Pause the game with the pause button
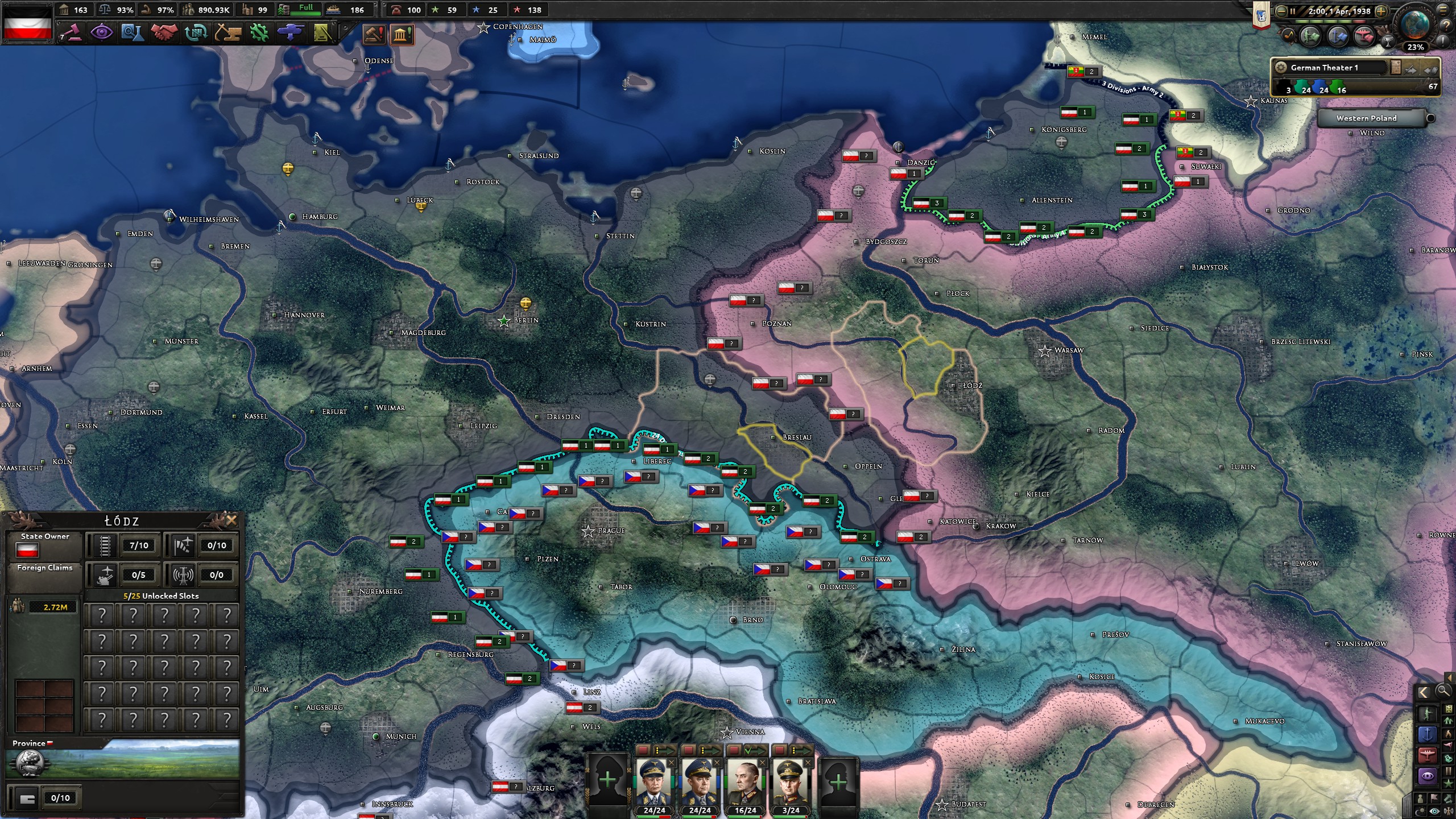1456x819 pixels. [x=1293, y=11]
